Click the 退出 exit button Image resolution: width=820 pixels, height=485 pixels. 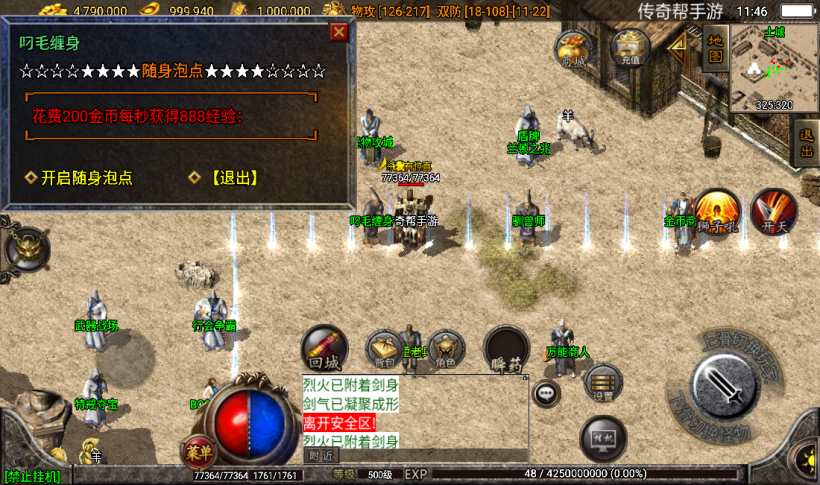point(806,143)
